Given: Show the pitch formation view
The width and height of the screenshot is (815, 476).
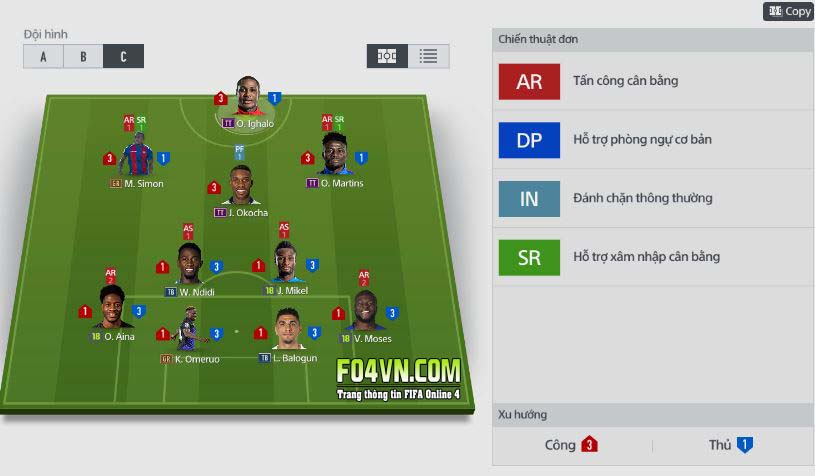Looking at the screenshot, I should point(387,56).
